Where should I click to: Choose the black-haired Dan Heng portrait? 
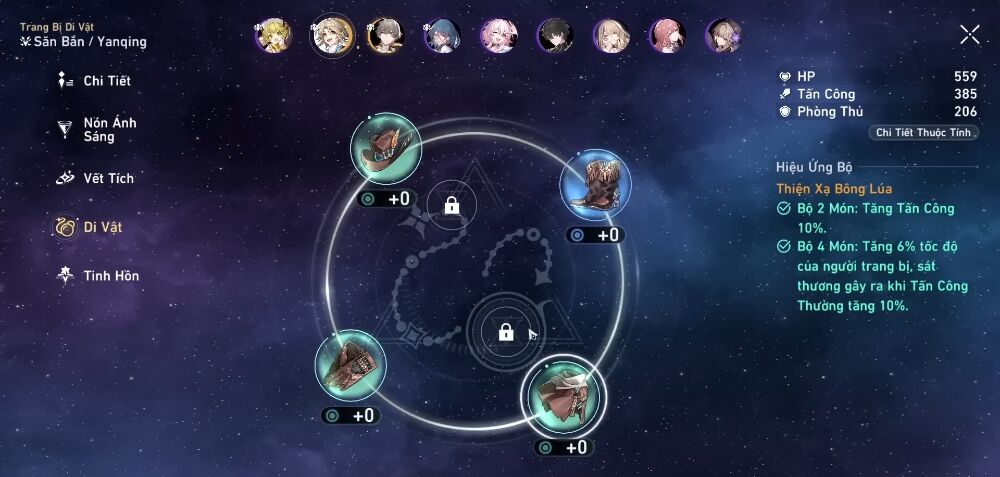tap(555, 36)
